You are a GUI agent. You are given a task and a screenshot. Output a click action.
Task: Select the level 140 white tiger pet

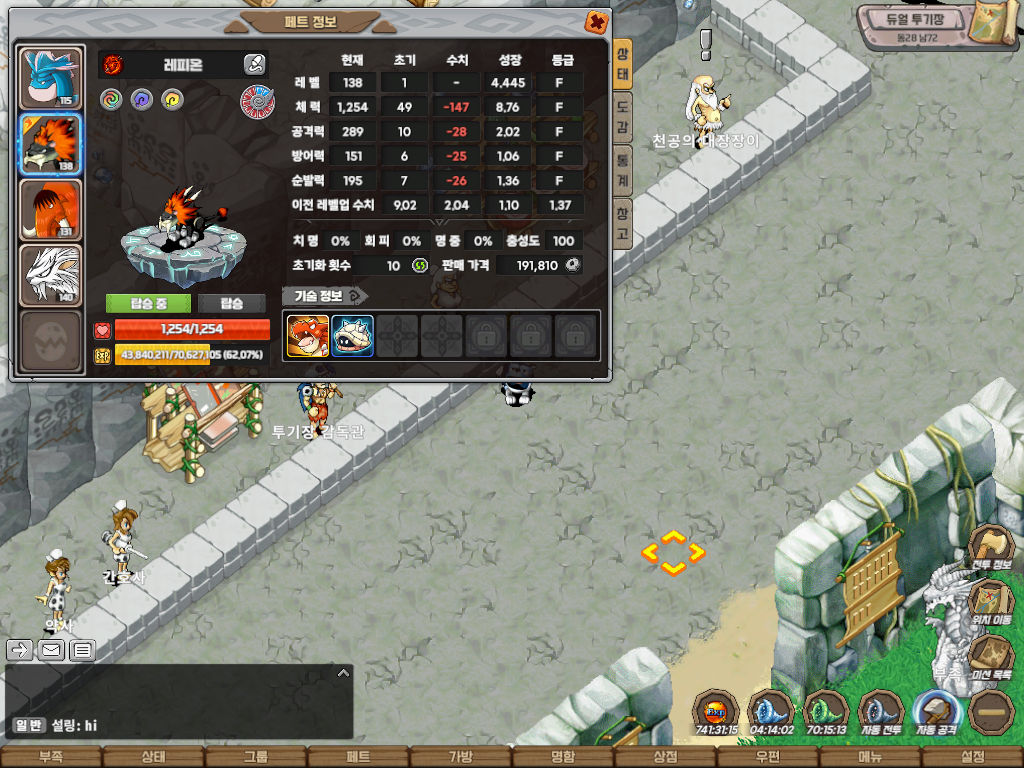(x=50, y=275)
